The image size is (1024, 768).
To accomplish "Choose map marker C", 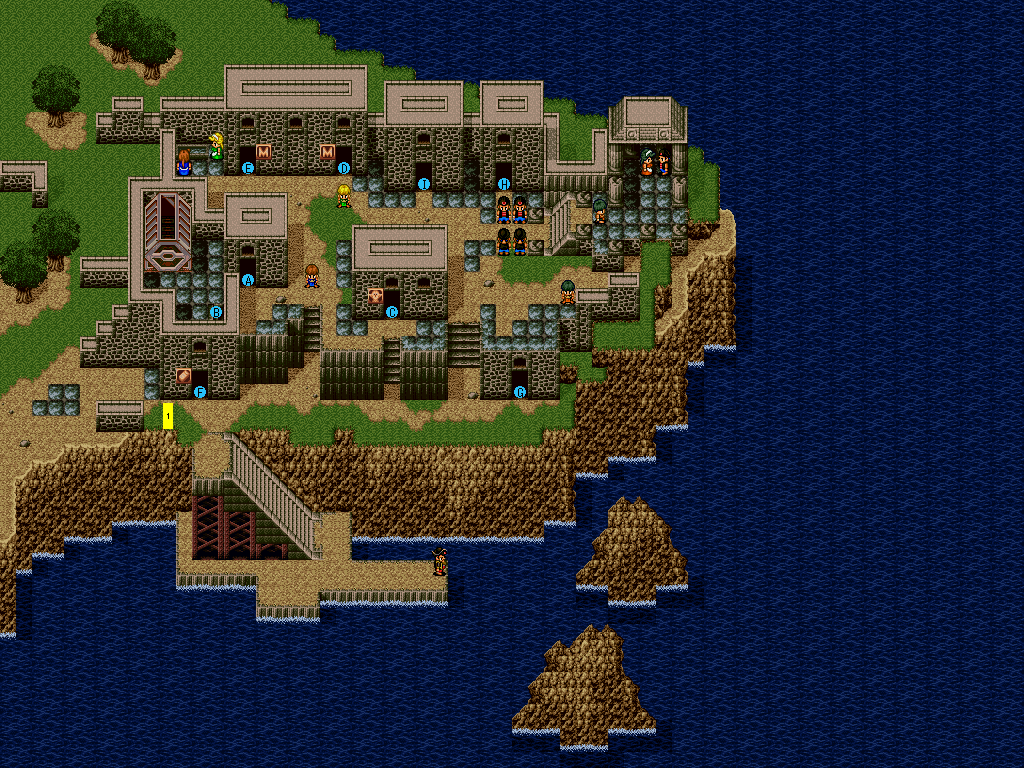I will tap(392, 312).
